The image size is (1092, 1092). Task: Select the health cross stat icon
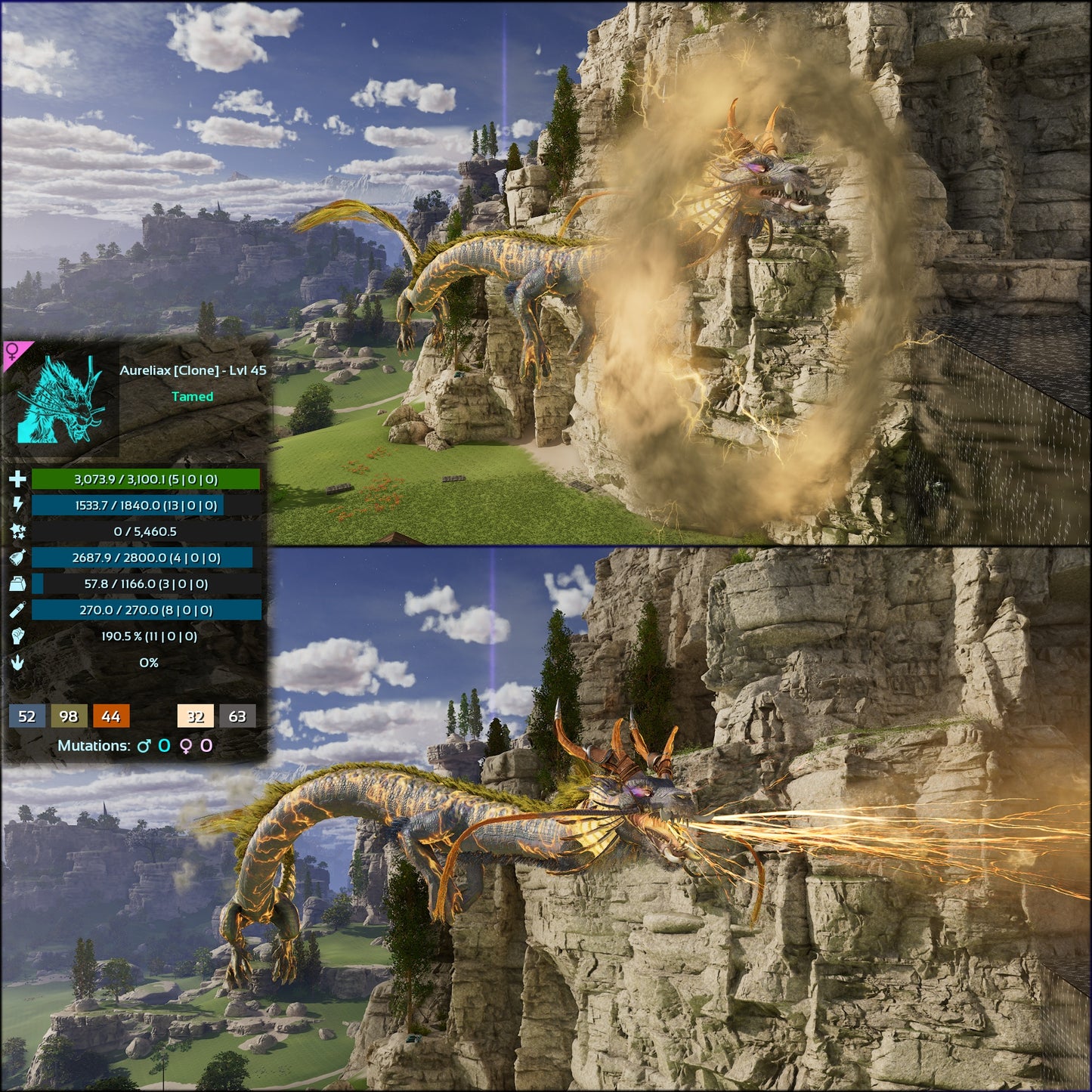18,480
